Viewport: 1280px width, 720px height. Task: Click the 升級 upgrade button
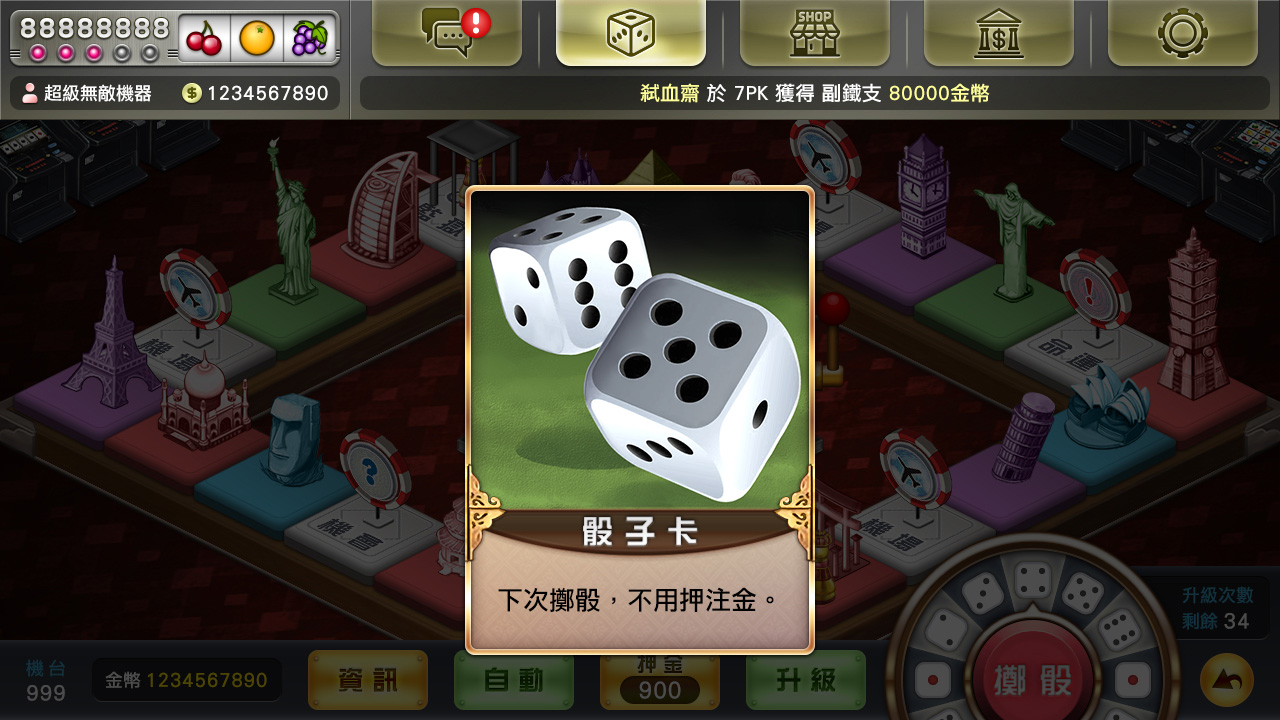pyautogui.click(x=805, y=680)
